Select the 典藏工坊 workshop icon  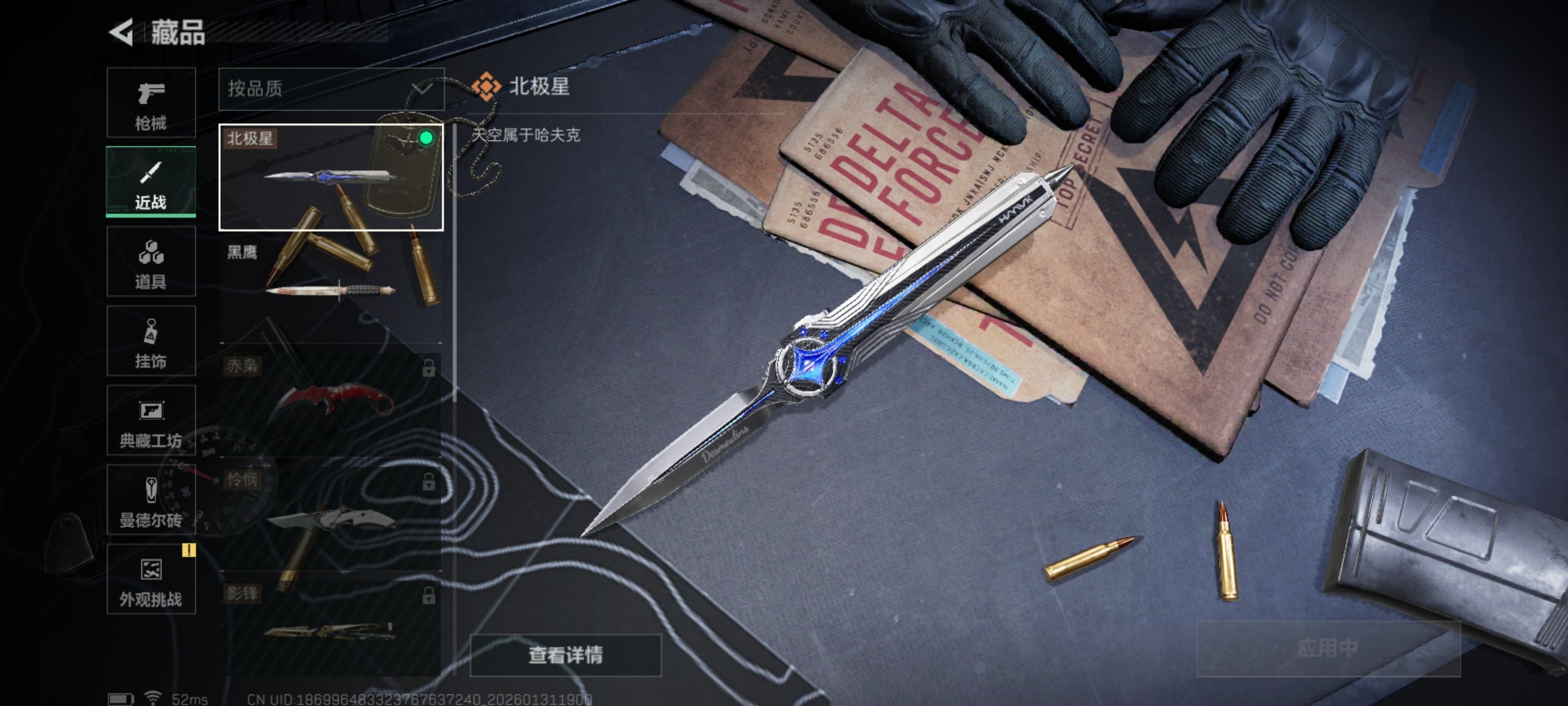[x=151, y=422]
